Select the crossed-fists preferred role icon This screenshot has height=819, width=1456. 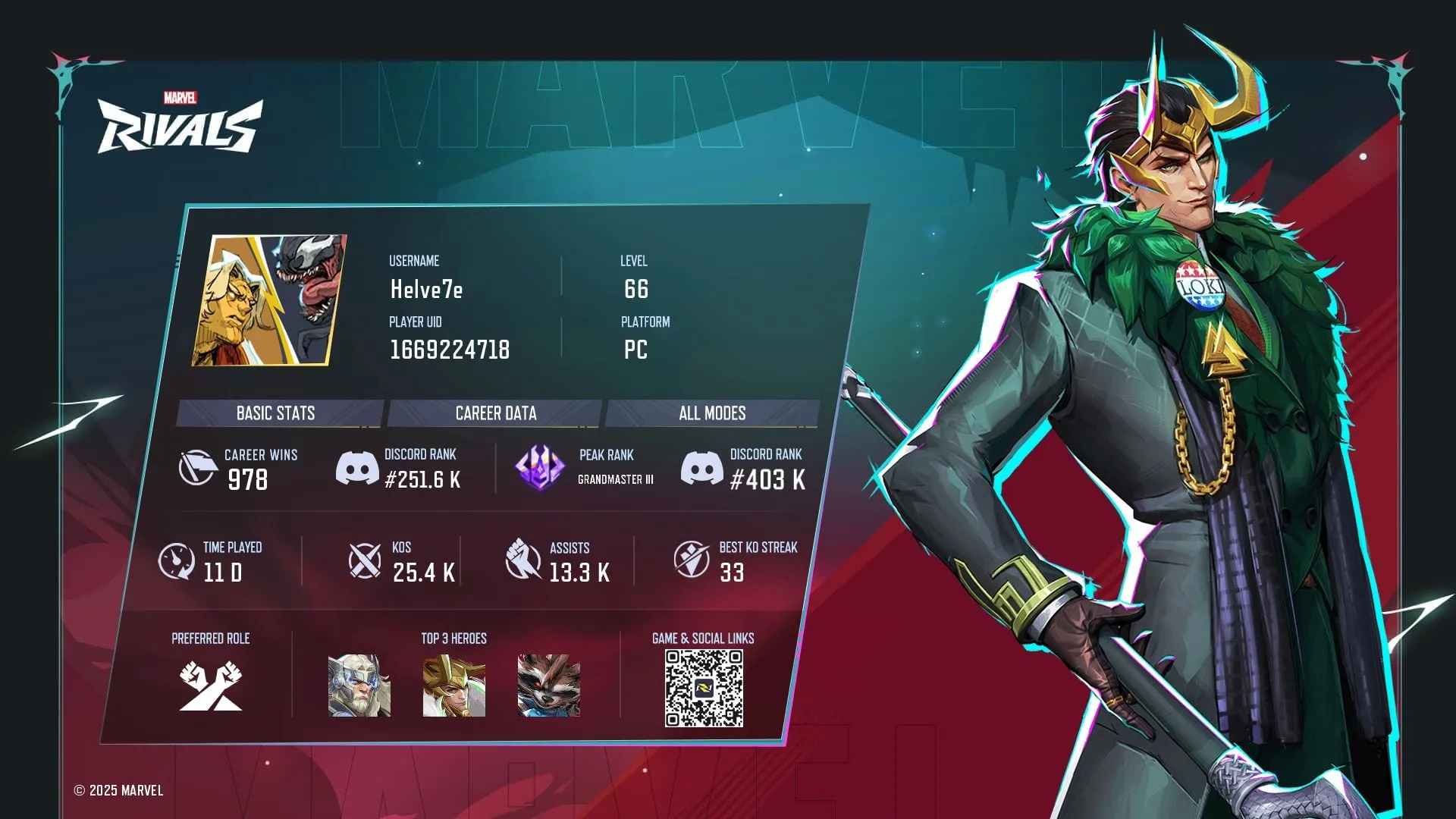[x=211, y=686]
